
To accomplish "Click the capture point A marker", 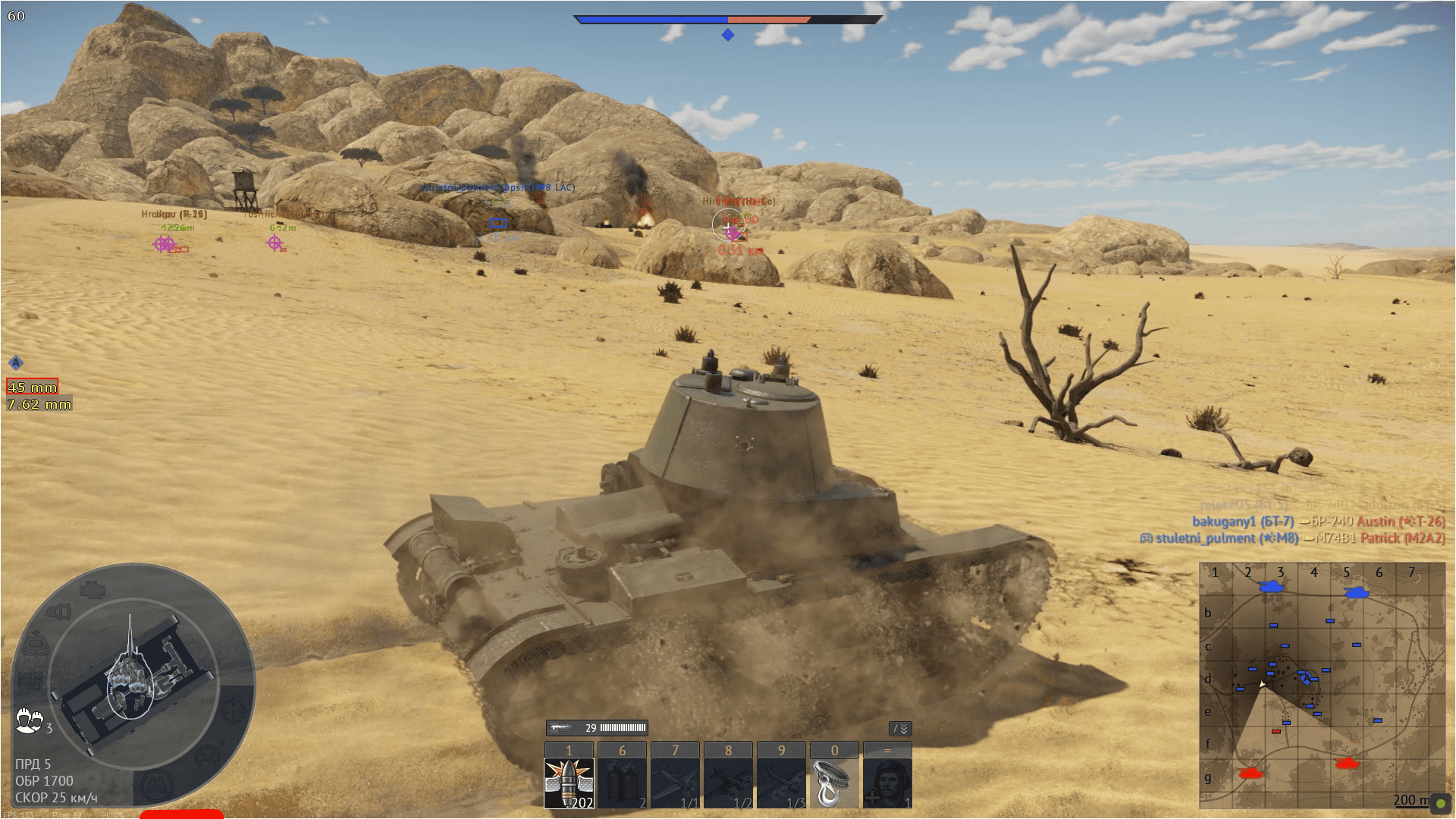I will [16, 363].
